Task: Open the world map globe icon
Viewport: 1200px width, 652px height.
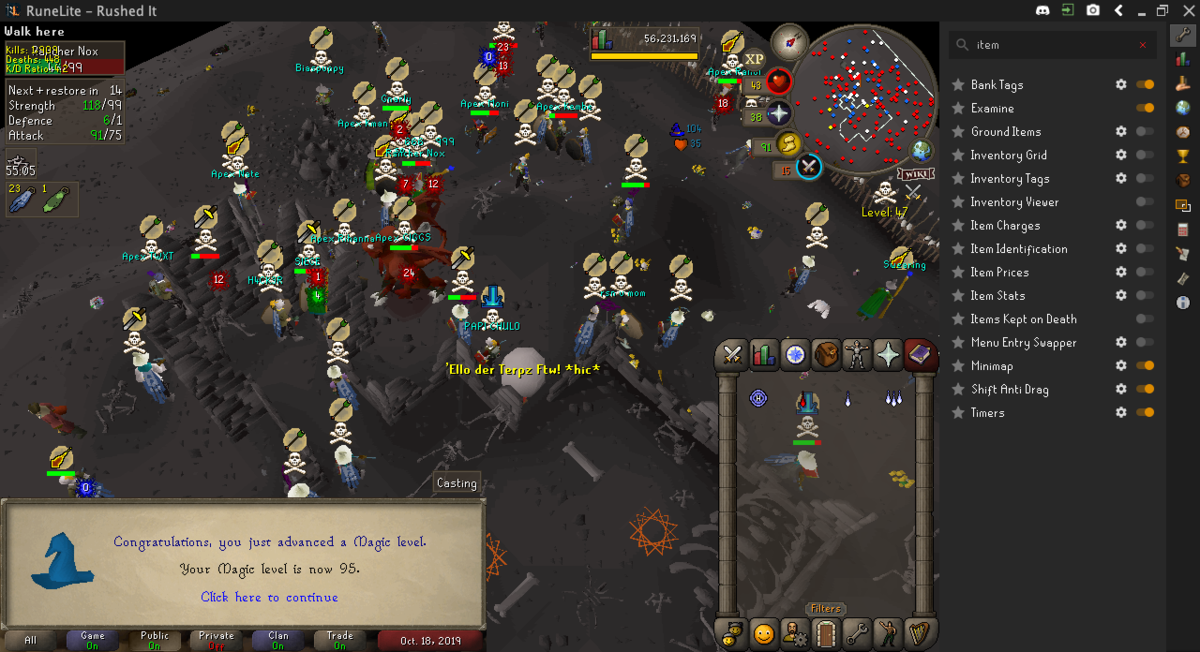Action: pyautogui.click(x=921, y=151)
